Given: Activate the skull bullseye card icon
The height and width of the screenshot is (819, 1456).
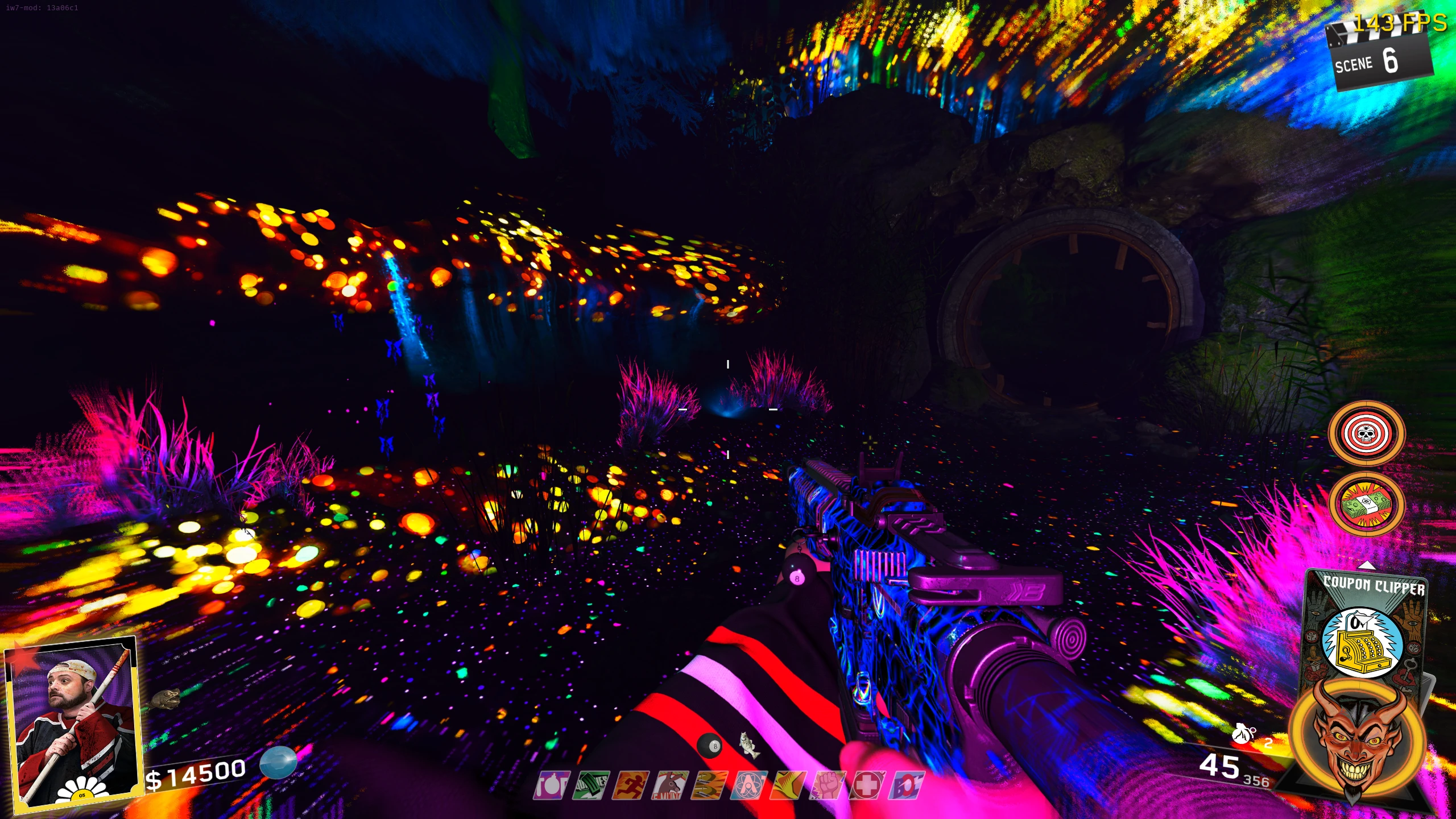Looking at the screenshot, I should [x=1366, y=433].
